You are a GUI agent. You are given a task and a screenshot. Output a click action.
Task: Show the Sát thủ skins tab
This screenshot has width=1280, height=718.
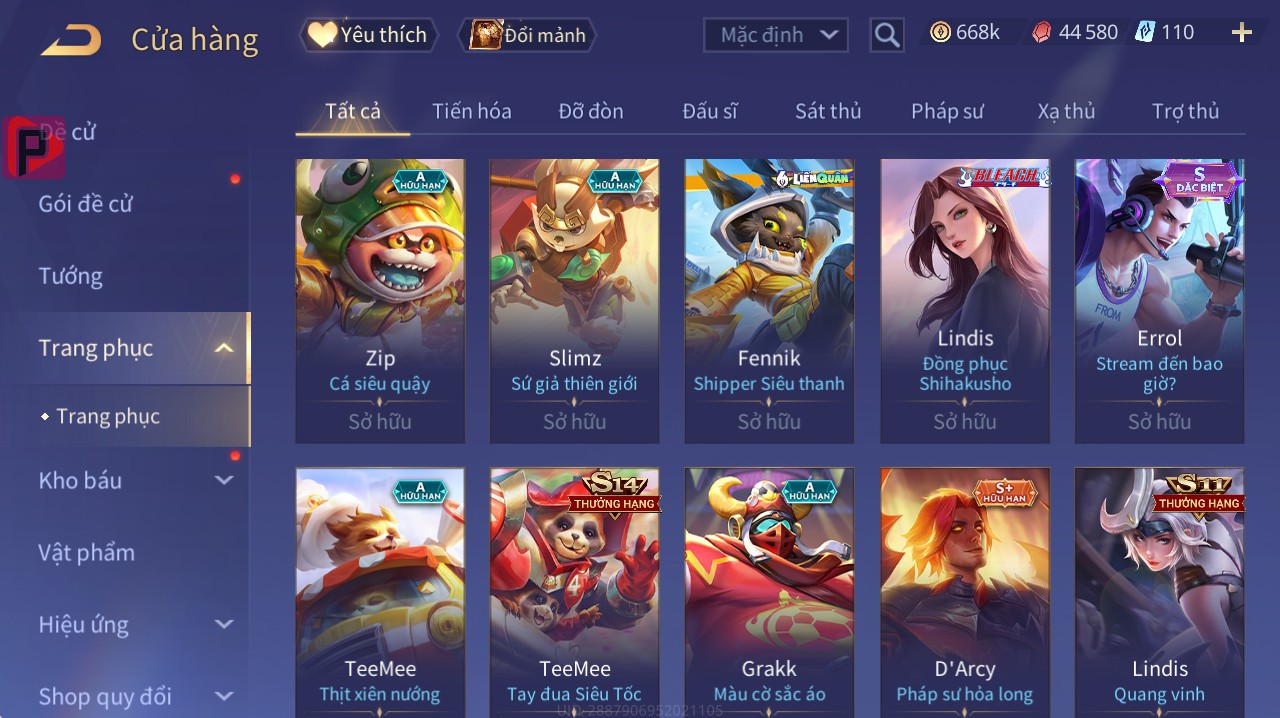pos(828,111)
